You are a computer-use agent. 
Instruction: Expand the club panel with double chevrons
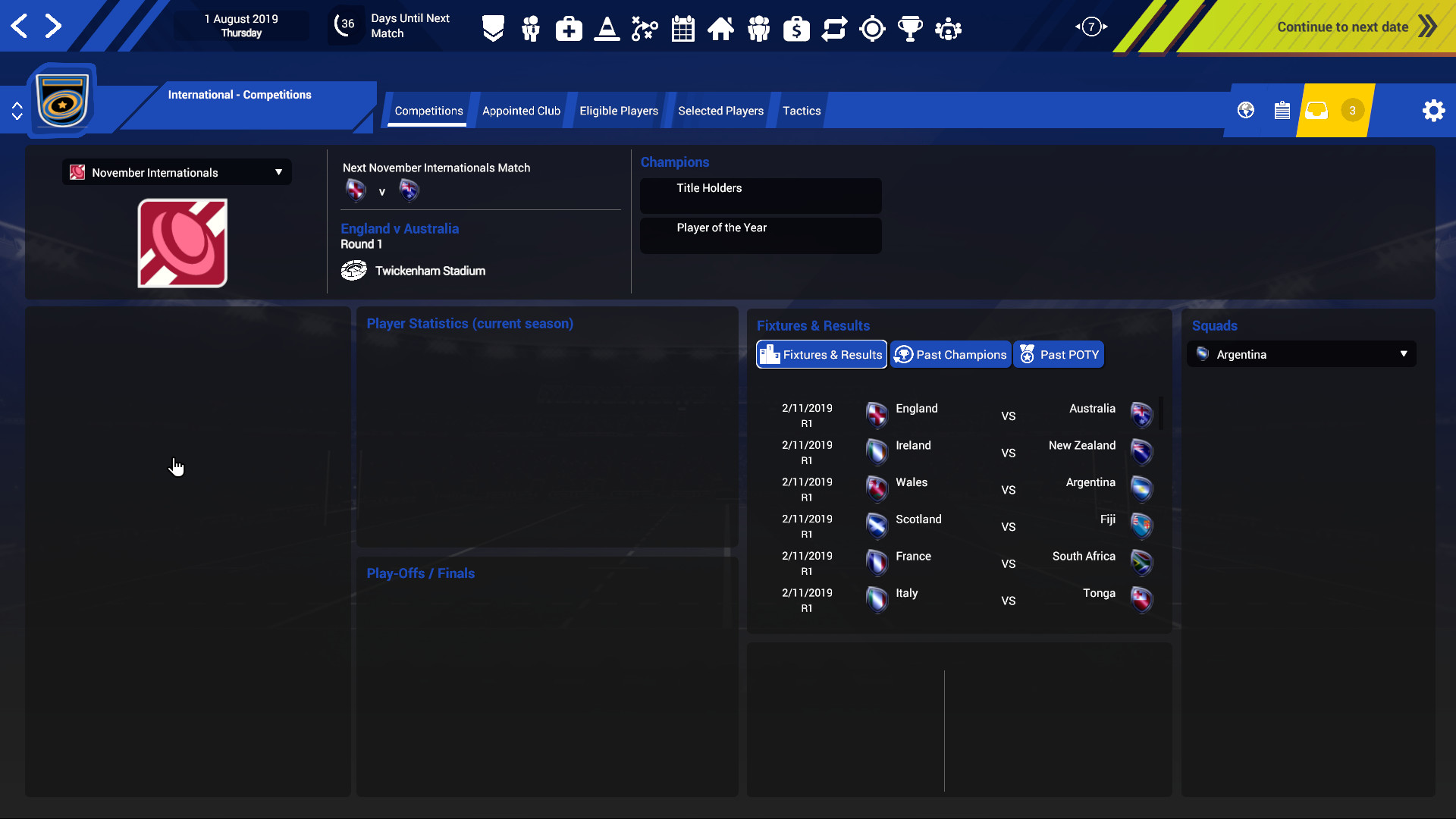(17, 110)
